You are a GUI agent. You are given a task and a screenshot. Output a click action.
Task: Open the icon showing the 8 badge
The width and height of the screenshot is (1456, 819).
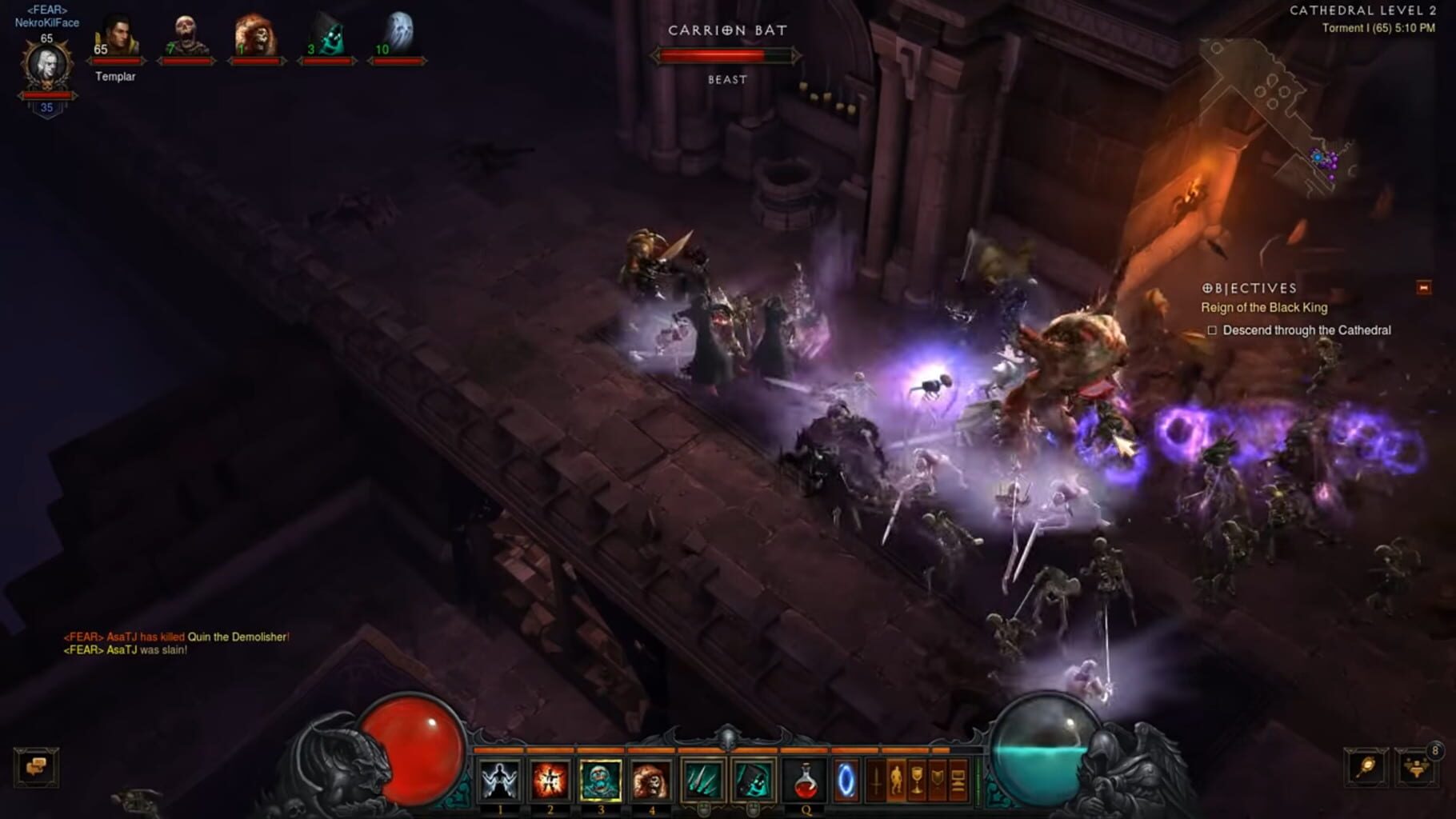tap(1416, 769)
